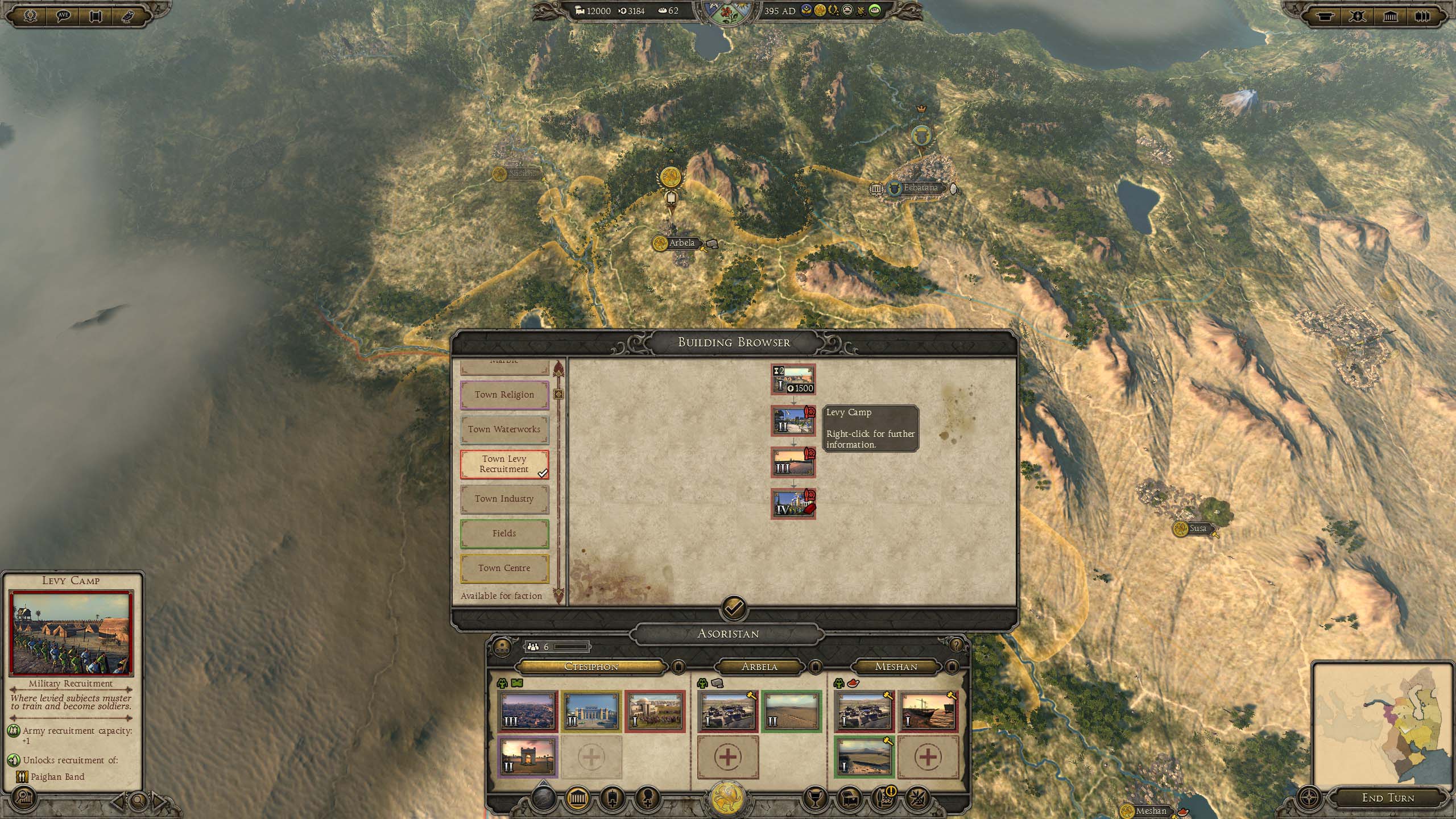Screen dimensions: 1456x819
Task: Choose the Town Industry category
Action: (x=504, y=499)
